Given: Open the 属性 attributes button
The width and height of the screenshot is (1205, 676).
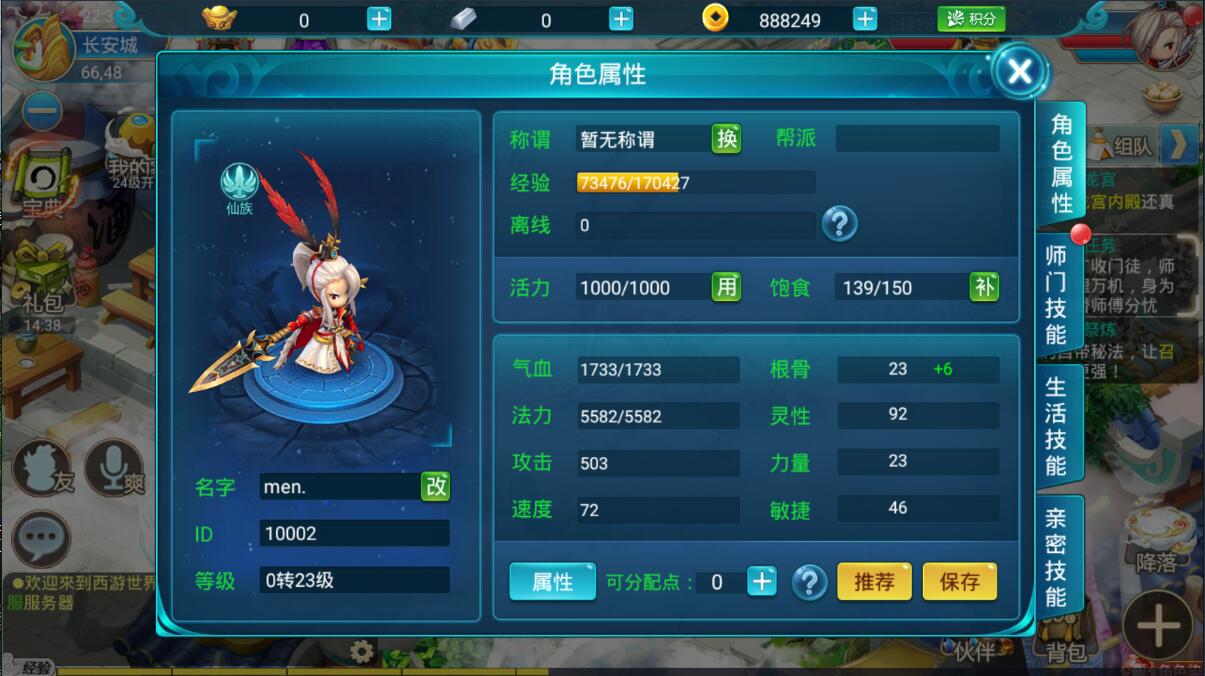Looking at the screenshot, I should (552, 582).
